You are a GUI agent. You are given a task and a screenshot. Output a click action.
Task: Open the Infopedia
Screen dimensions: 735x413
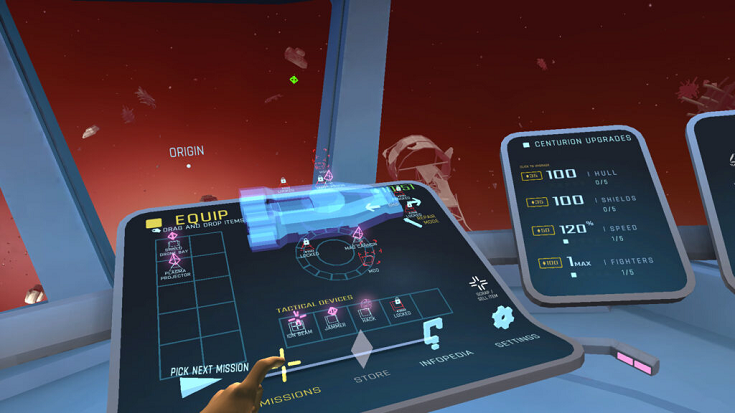[433, 339]
